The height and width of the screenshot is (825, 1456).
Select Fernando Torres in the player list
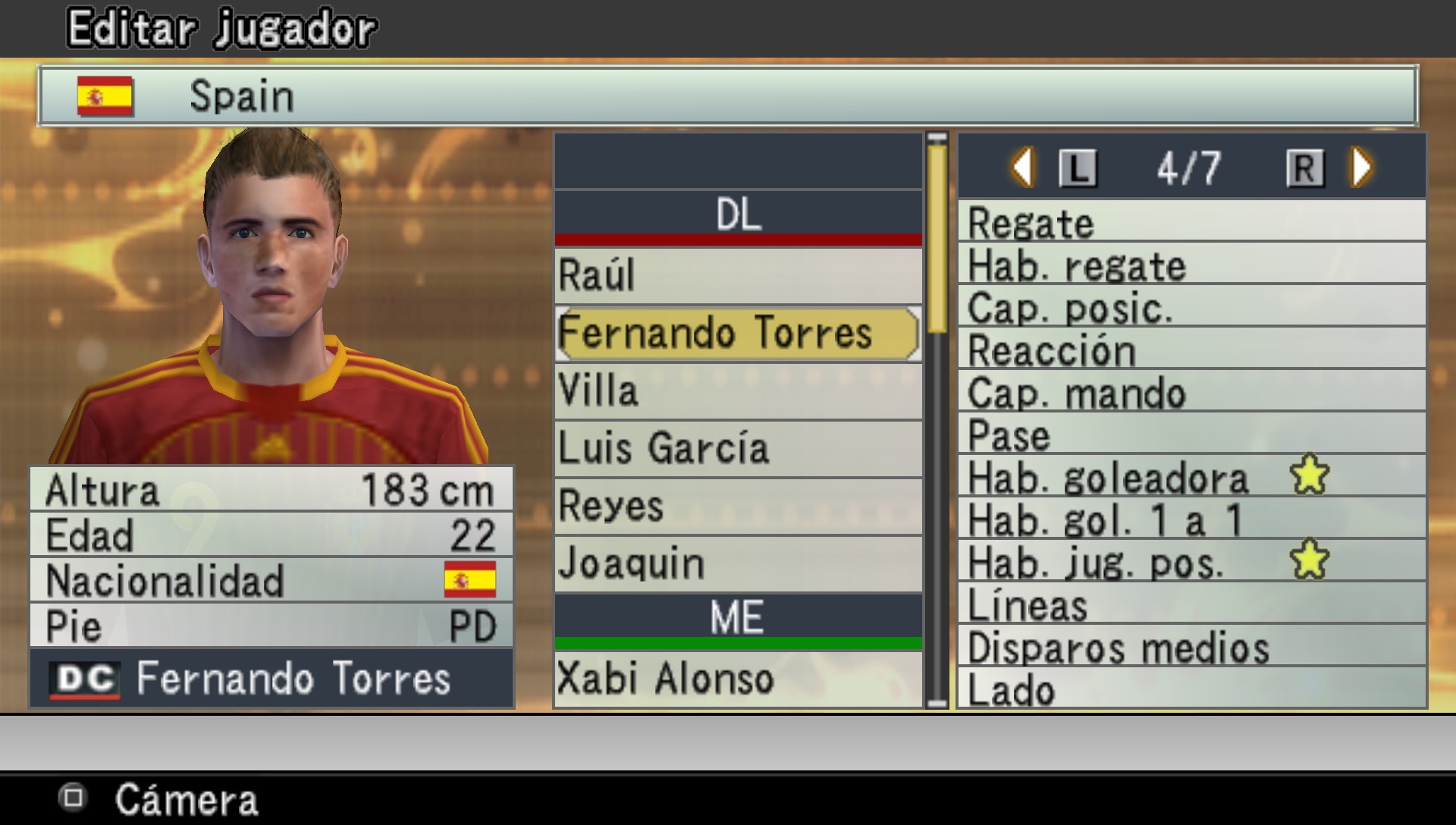tap(717, 333)
